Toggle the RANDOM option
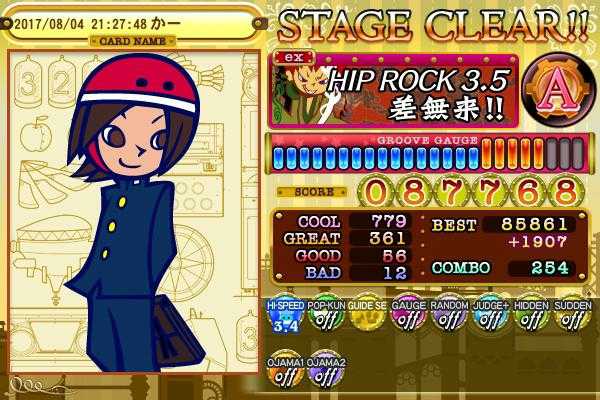Viewport: 600px width, 400px height. click(445, 318)
